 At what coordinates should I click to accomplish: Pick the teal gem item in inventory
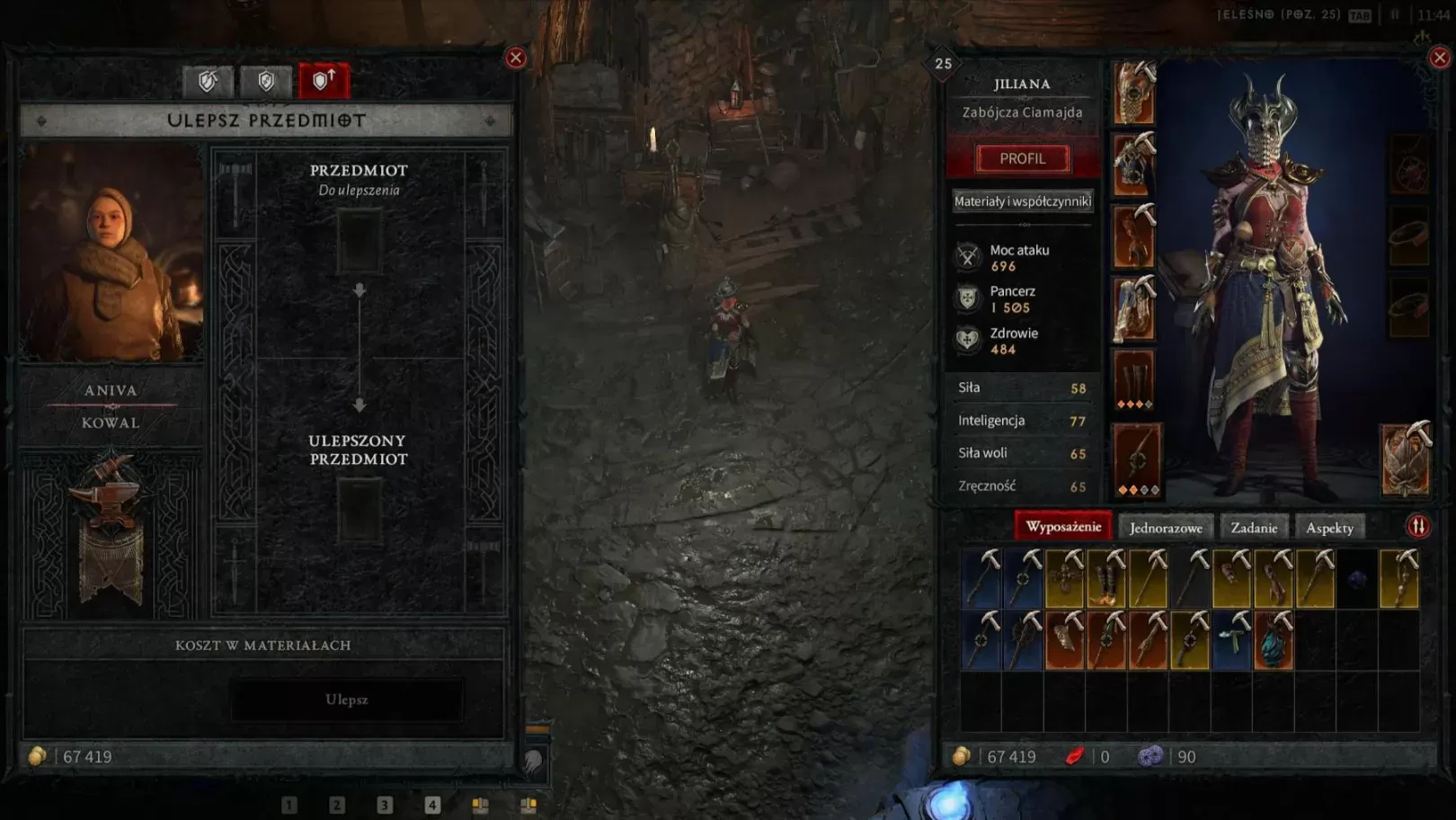click(1273, 642)
